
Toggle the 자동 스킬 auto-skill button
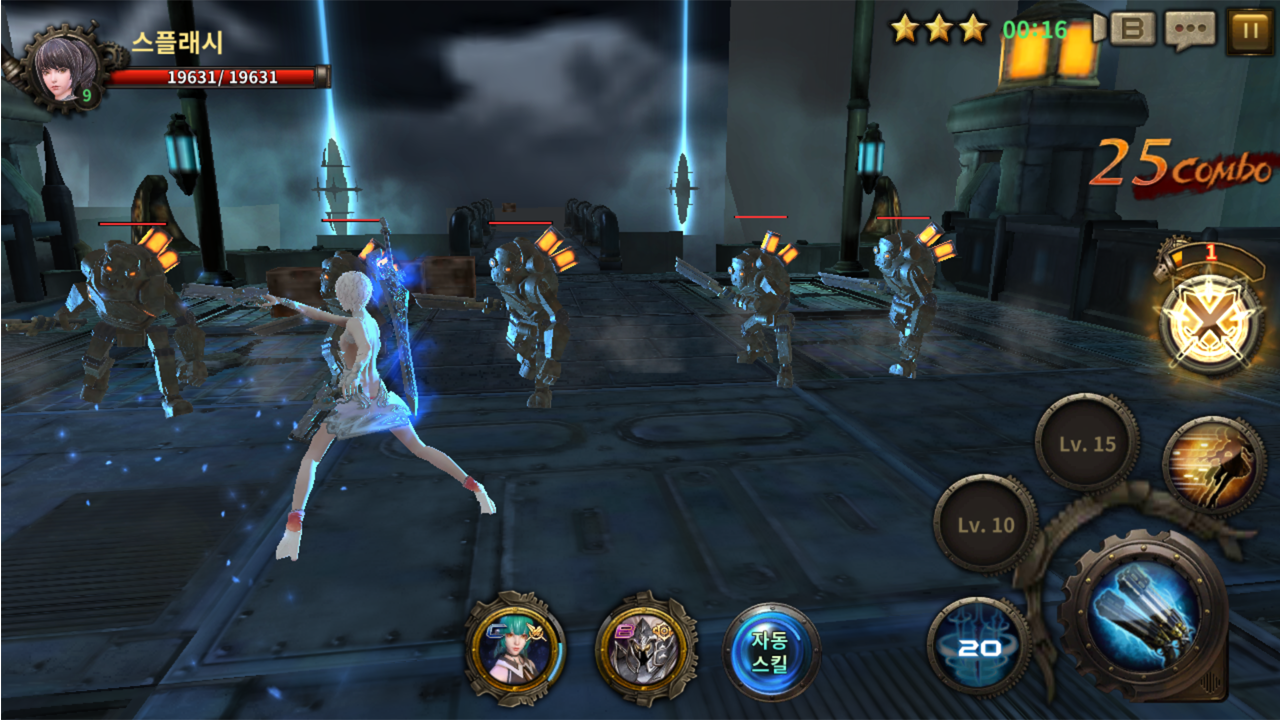tap(771, 651)
